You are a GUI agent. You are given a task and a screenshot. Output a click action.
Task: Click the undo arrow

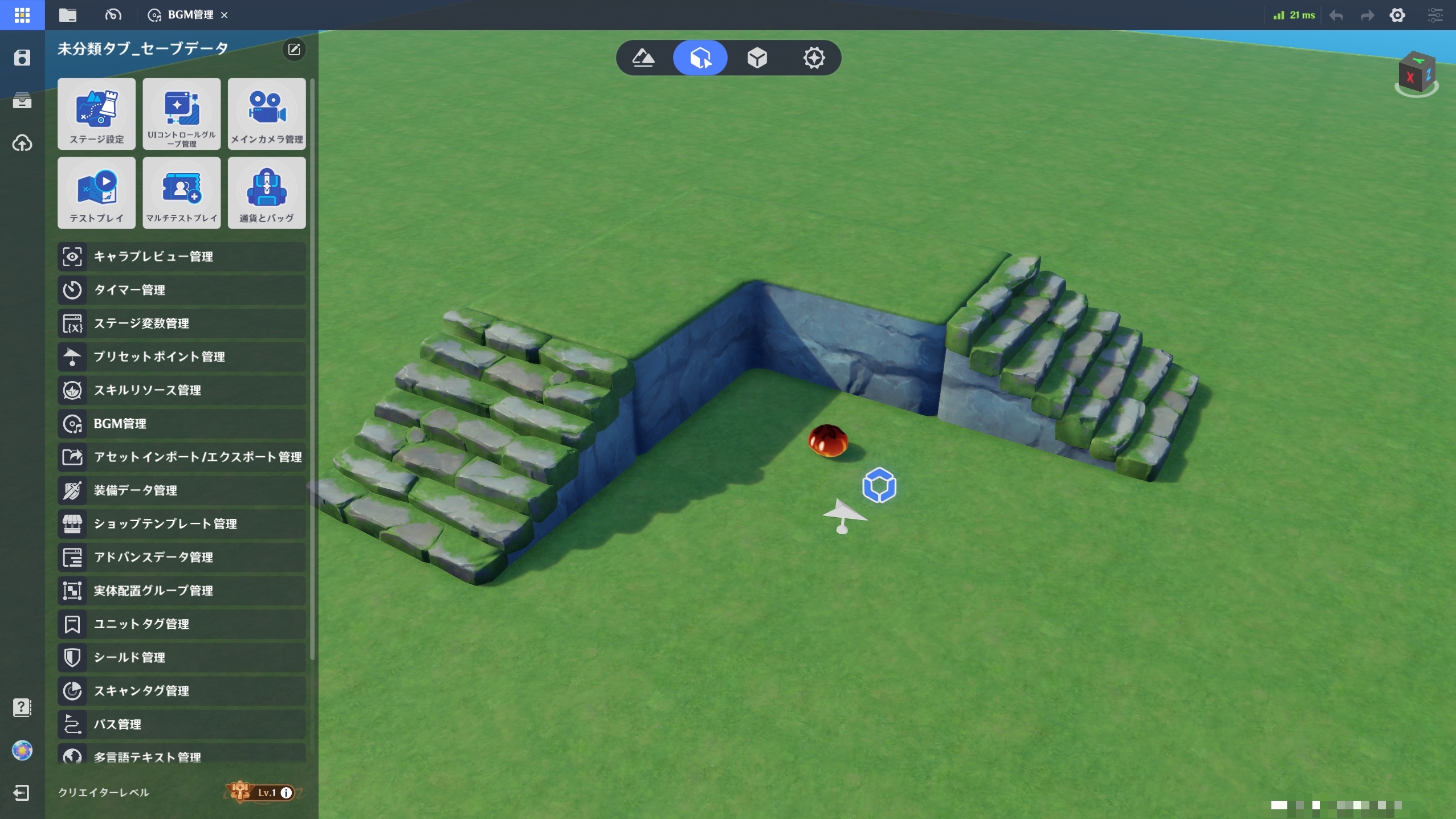(x=1336, y=15)
